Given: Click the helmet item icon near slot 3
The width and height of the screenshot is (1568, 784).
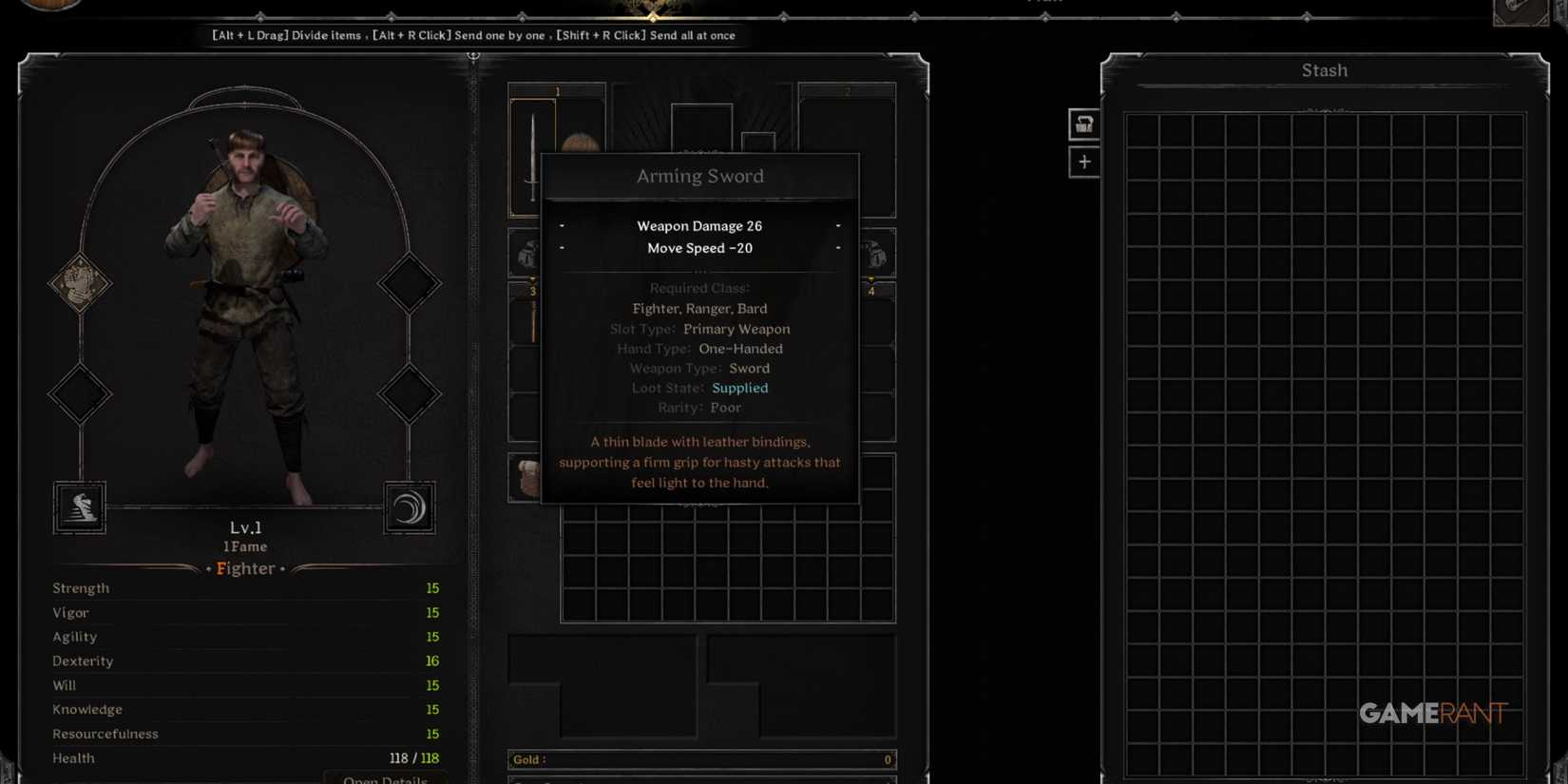Looking at the screenshot, I should (530, 254).
